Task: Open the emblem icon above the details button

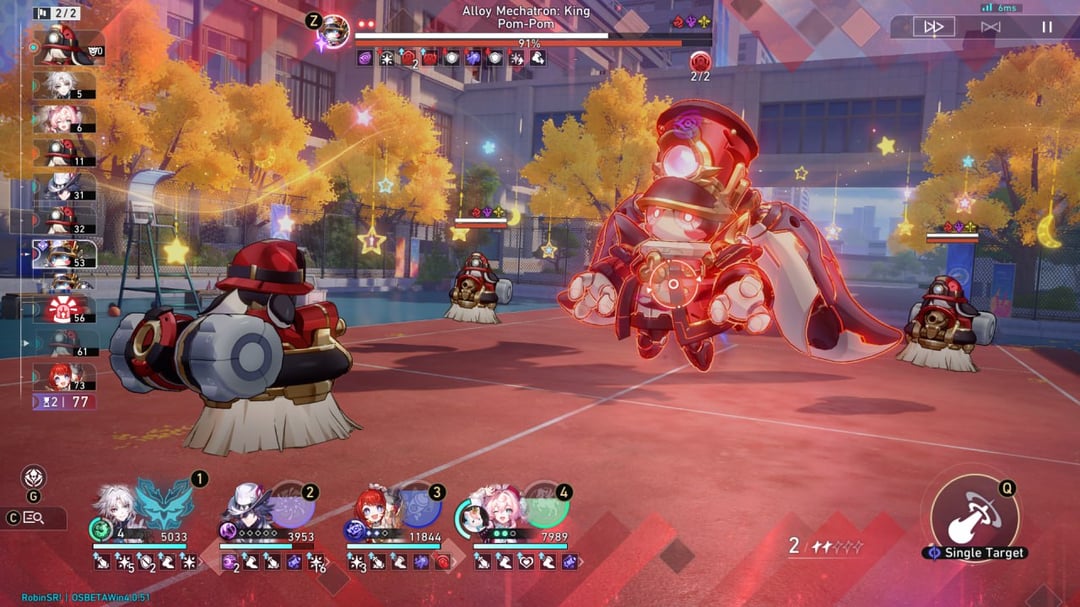Action: point(33,478)
